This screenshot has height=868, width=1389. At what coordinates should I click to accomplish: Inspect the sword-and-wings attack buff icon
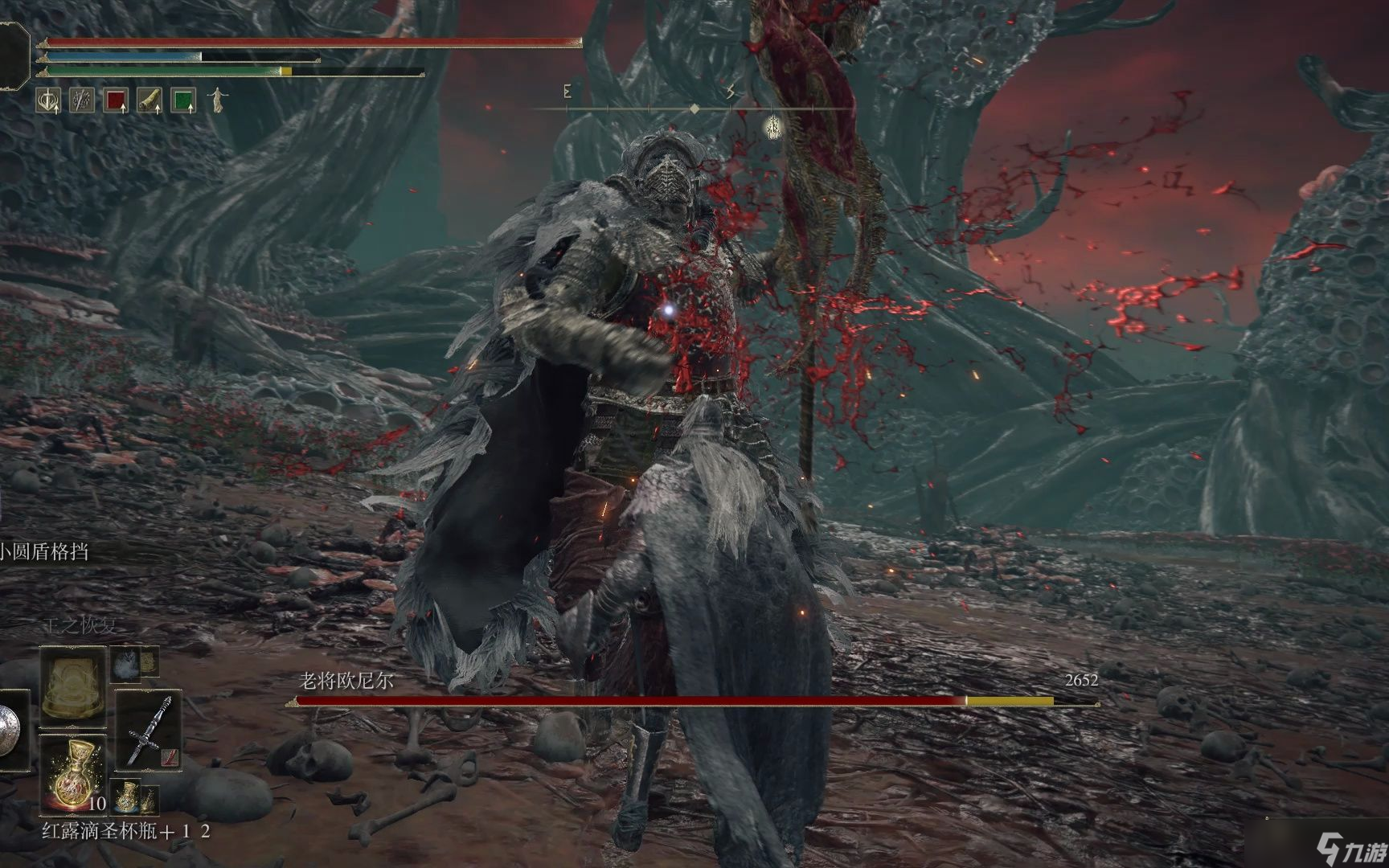(x=48, y=100)
